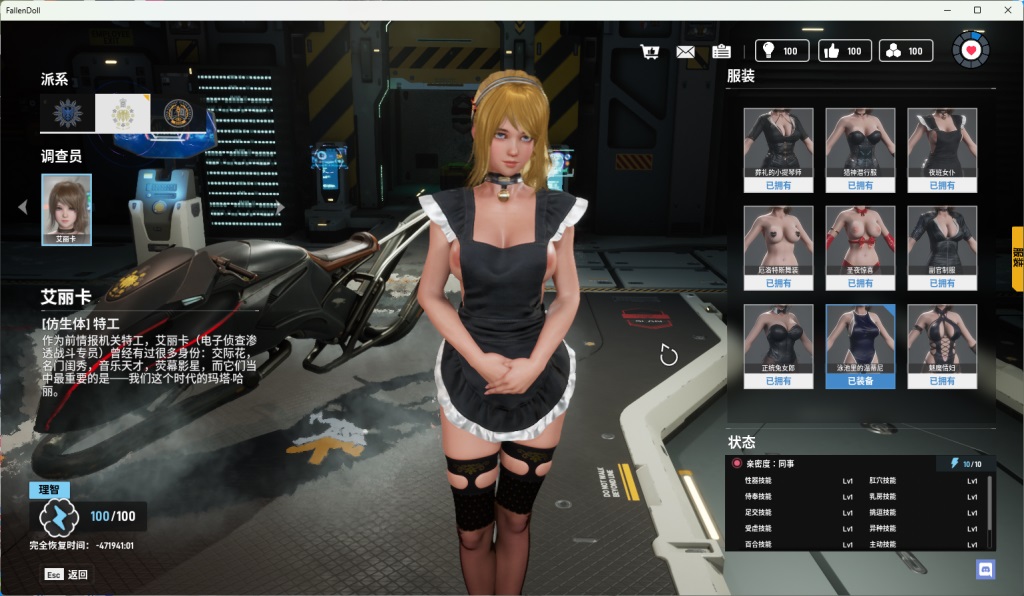The width and height of the screenshot is (1024, 596).
Task: Choose the 魅魔信妇 lace-up outfit
Action: coord(942,346)
